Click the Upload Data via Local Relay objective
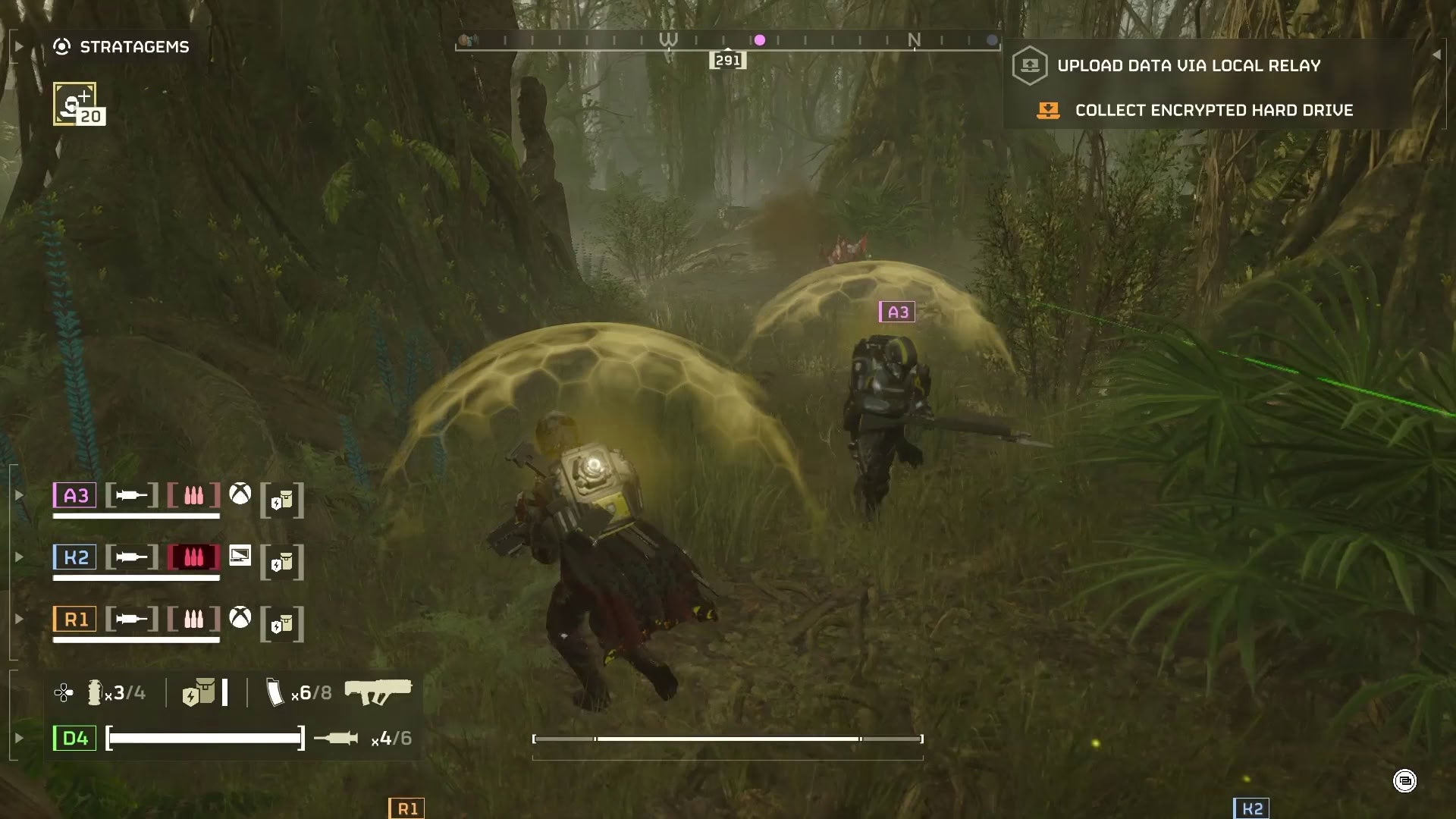The image size is (1456, 819). pos(1188,66)
